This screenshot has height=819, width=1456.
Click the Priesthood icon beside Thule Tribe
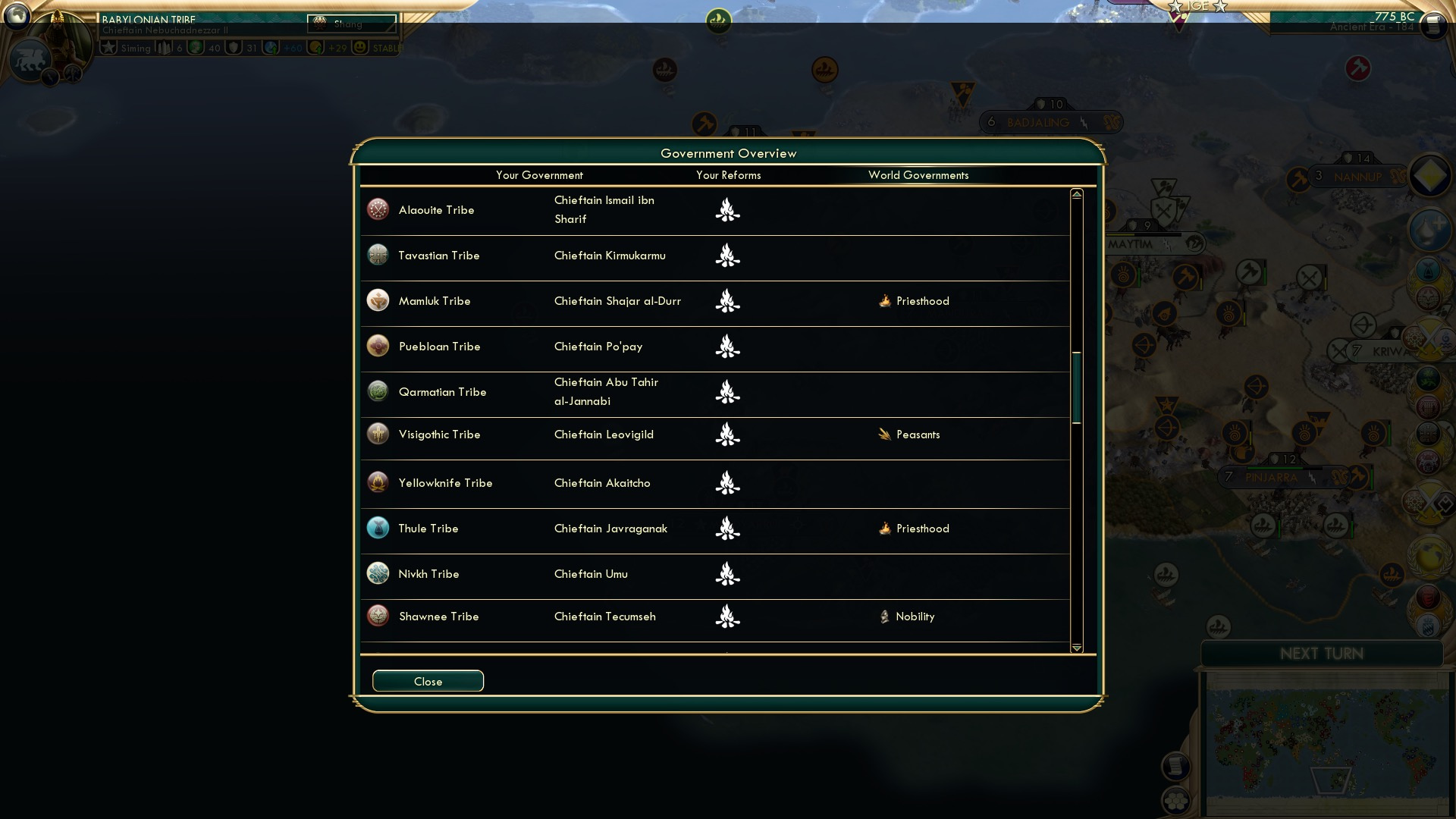pyautogui.click(x=885, y=529)
